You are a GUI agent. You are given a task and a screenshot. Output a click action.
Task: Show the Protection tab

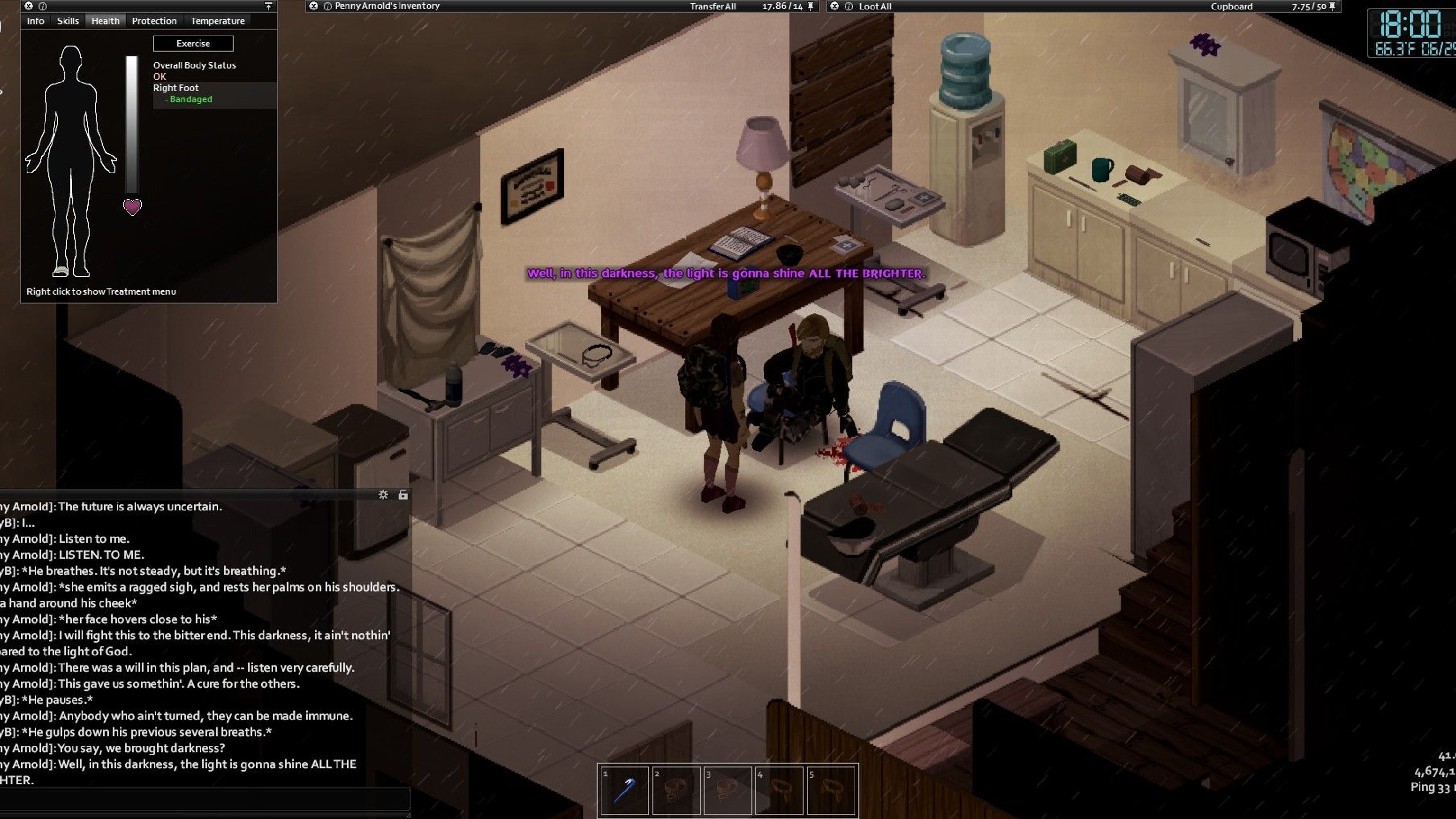pyautogui.click(x=155, y=21)
